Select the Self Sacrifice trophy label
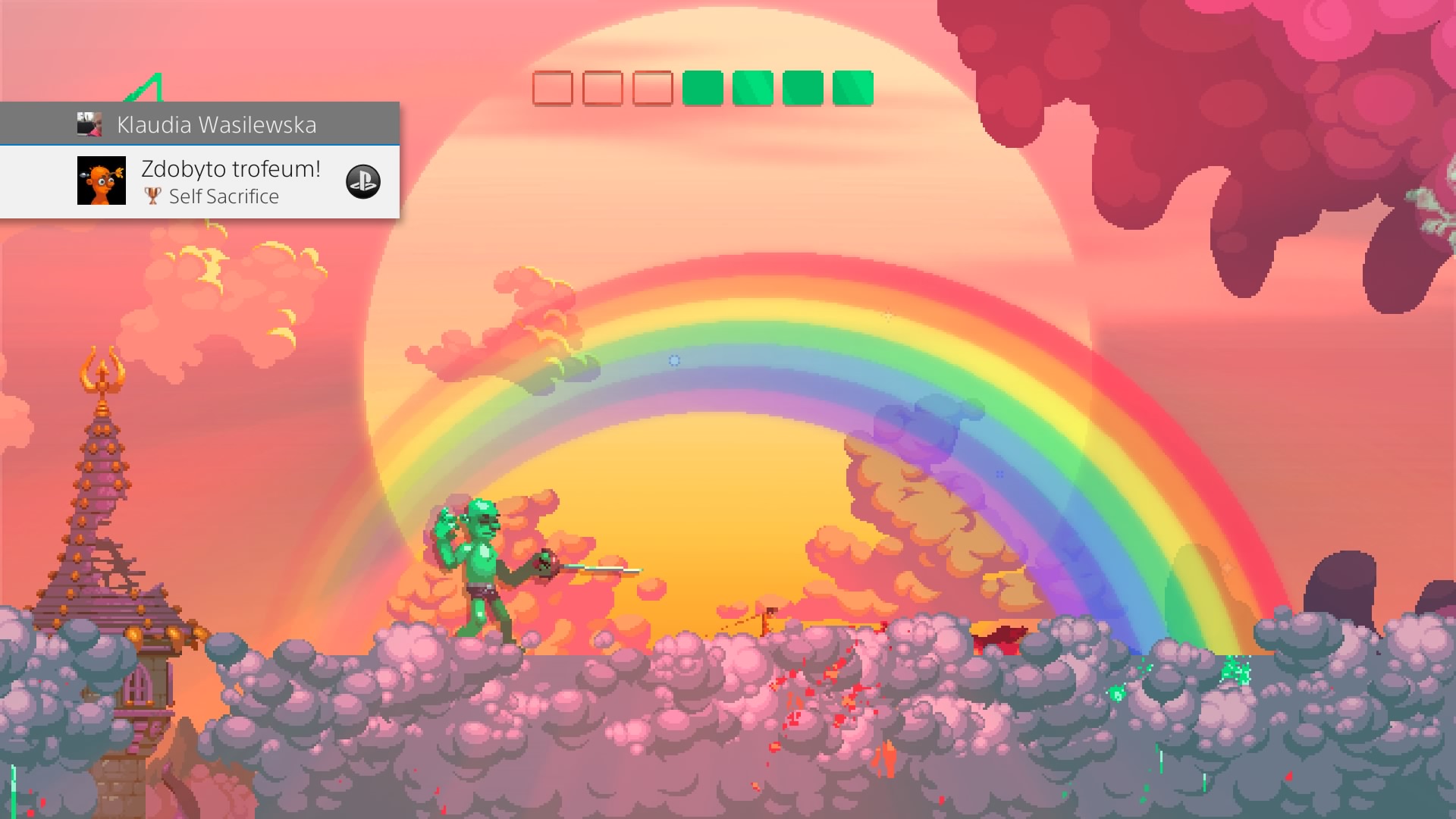Screen dimensions: 1456x819 point(224,196)
